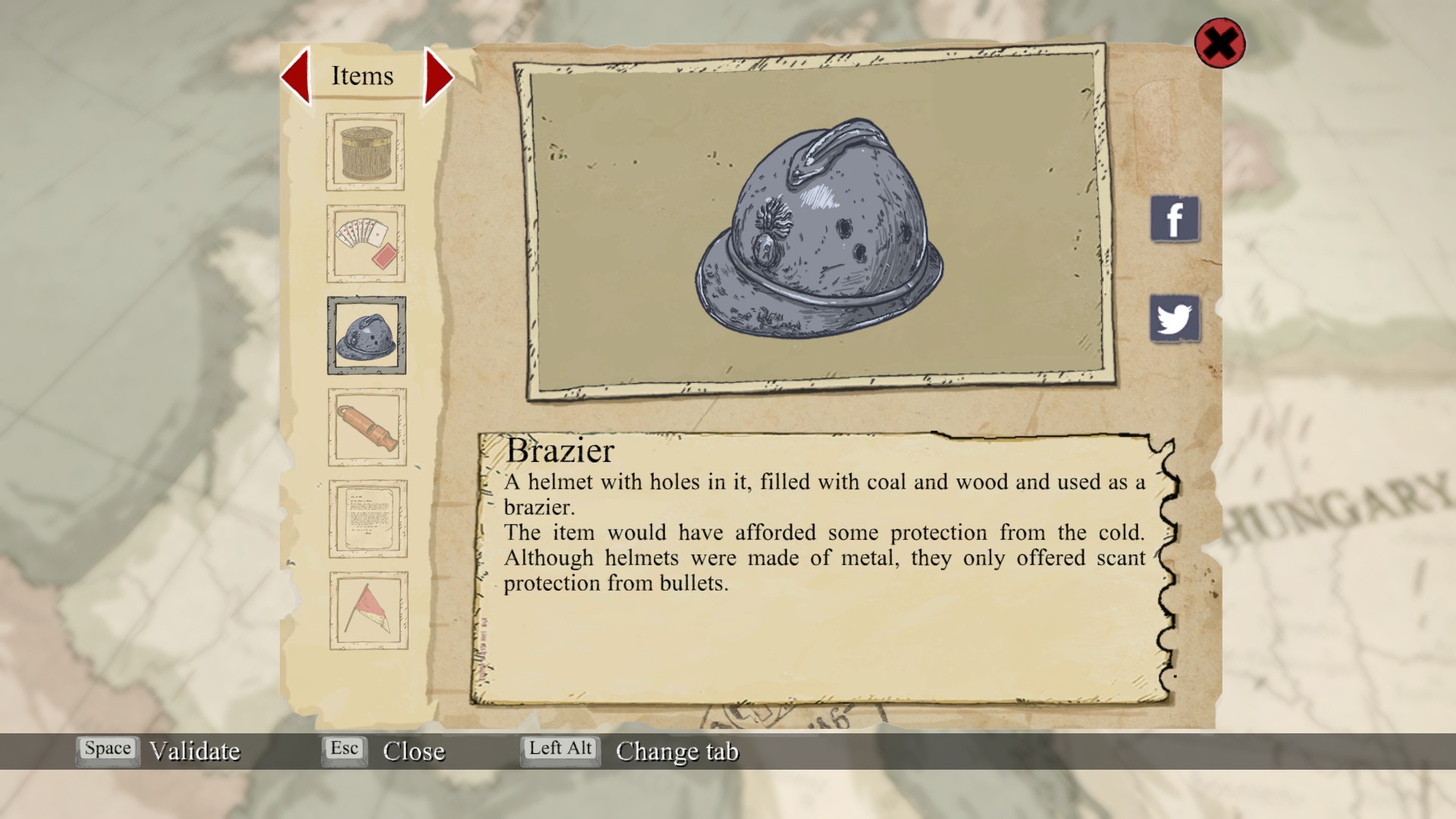
Task: Go to previous tab with left red arrow
Action: coord(297,76)
